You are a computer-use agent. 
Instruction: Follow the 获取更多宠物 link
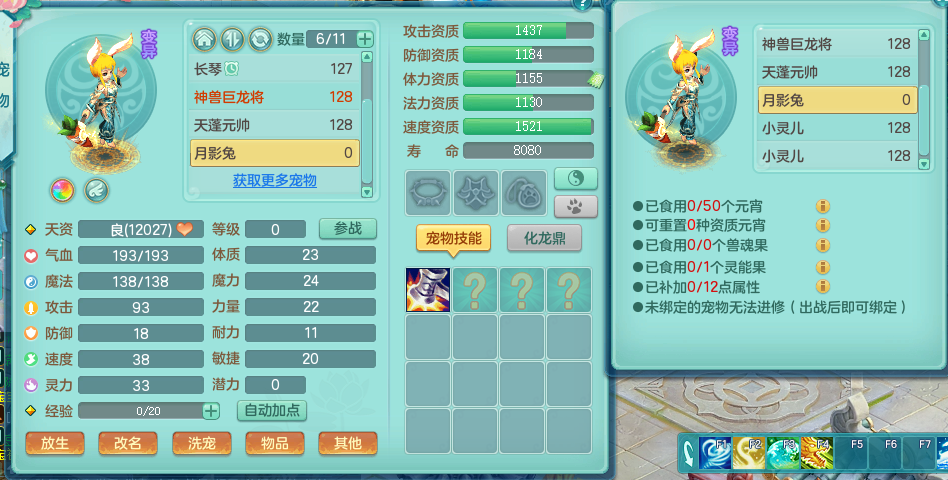point(274,180)
